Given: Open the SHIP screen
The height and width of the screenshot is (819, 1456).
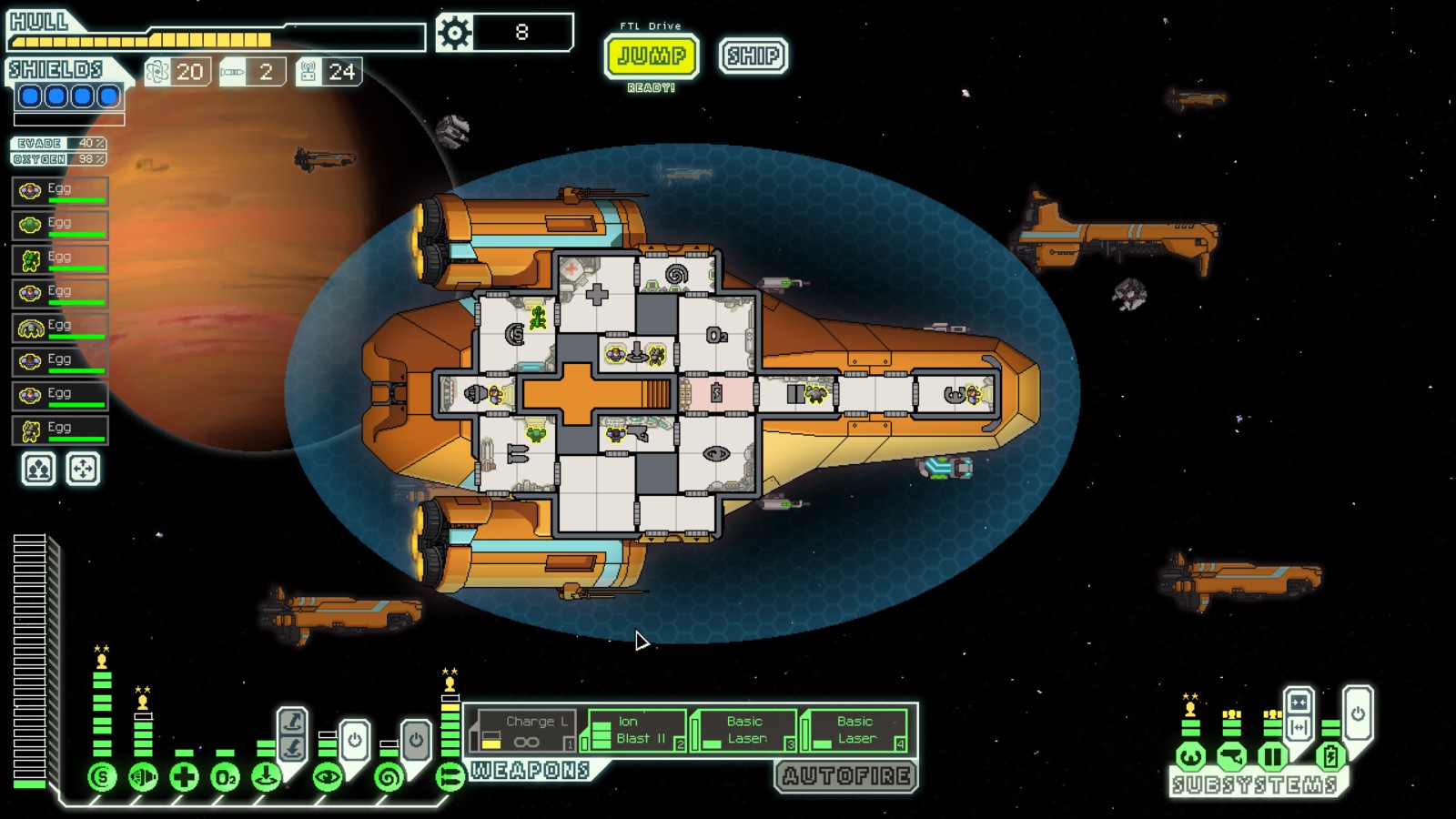Looking at the screenshot, I should (753, 56).
